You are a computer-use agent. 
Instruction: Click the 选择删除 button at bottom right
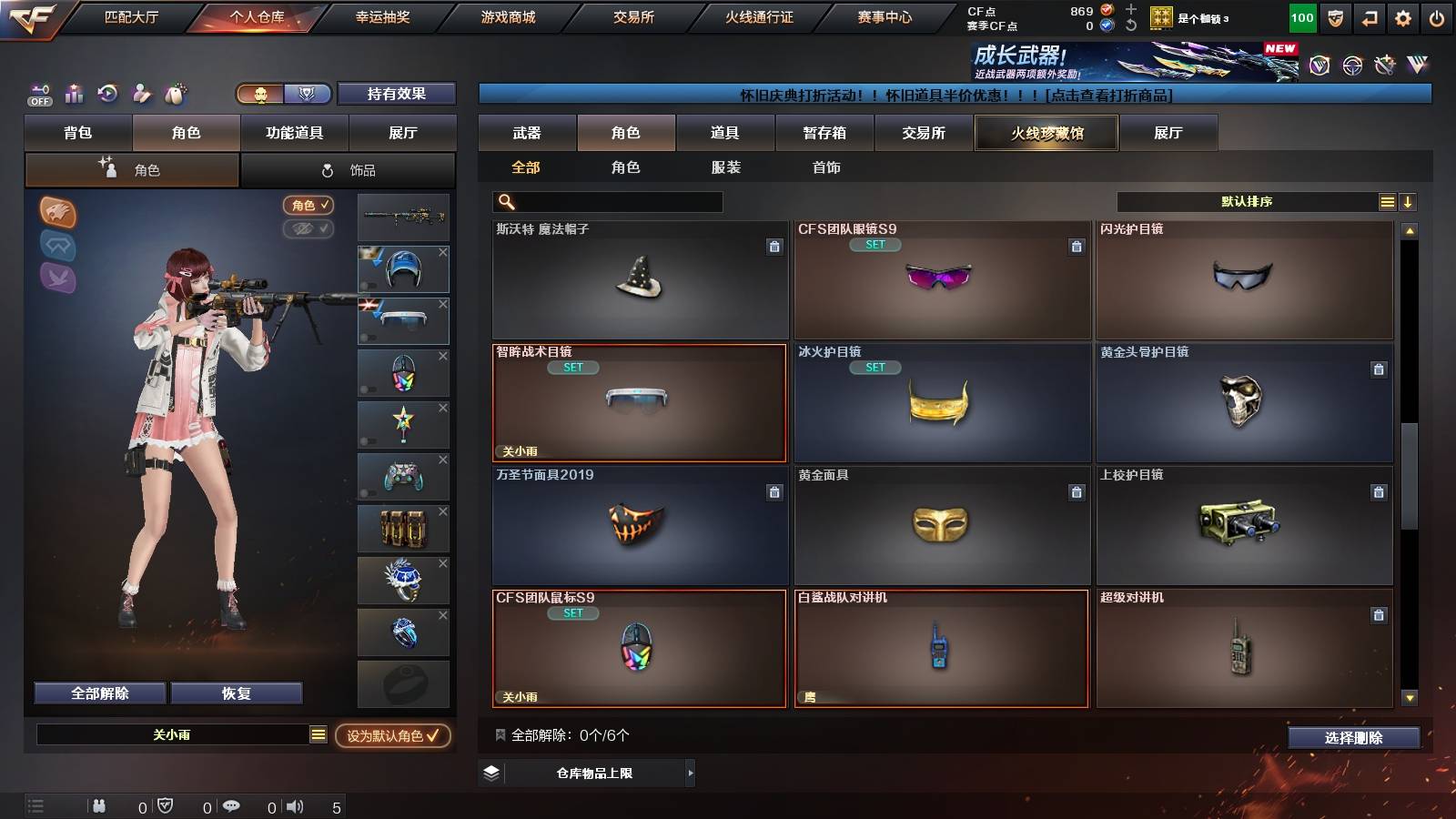pyautogui.click(x=1353, y=738)
